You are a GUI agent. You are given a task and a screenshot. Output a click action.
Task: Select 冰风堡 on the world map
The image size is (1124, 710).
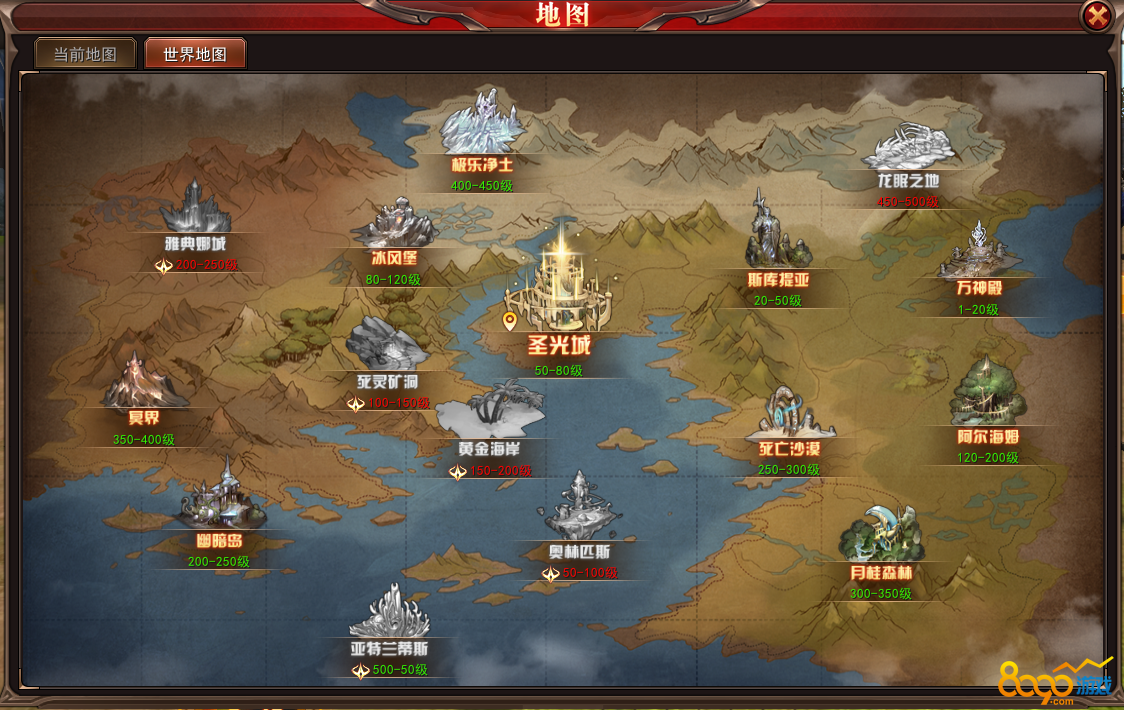coord(394,226)
